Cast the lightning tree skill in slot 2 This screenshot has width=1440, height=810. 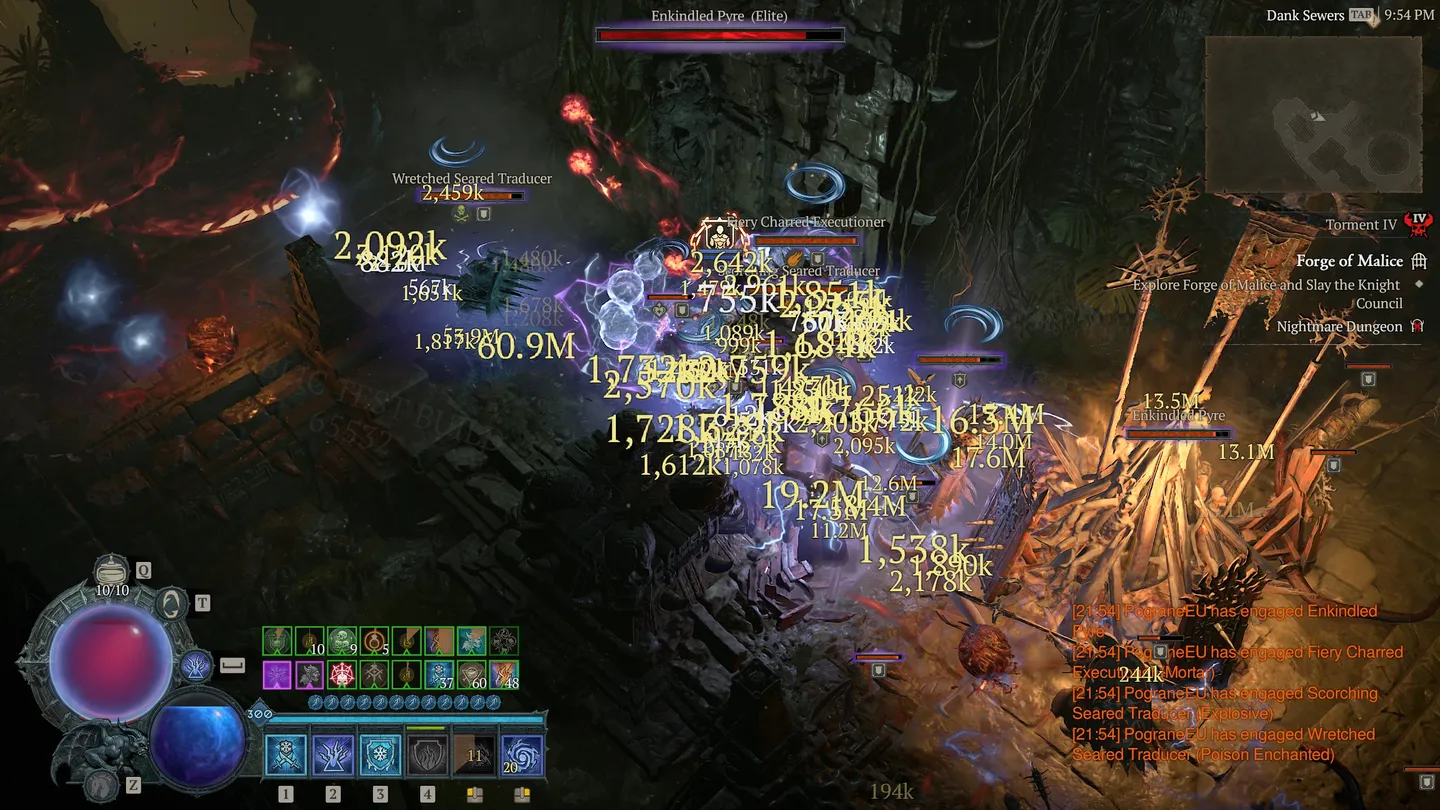tap(333, 755)
